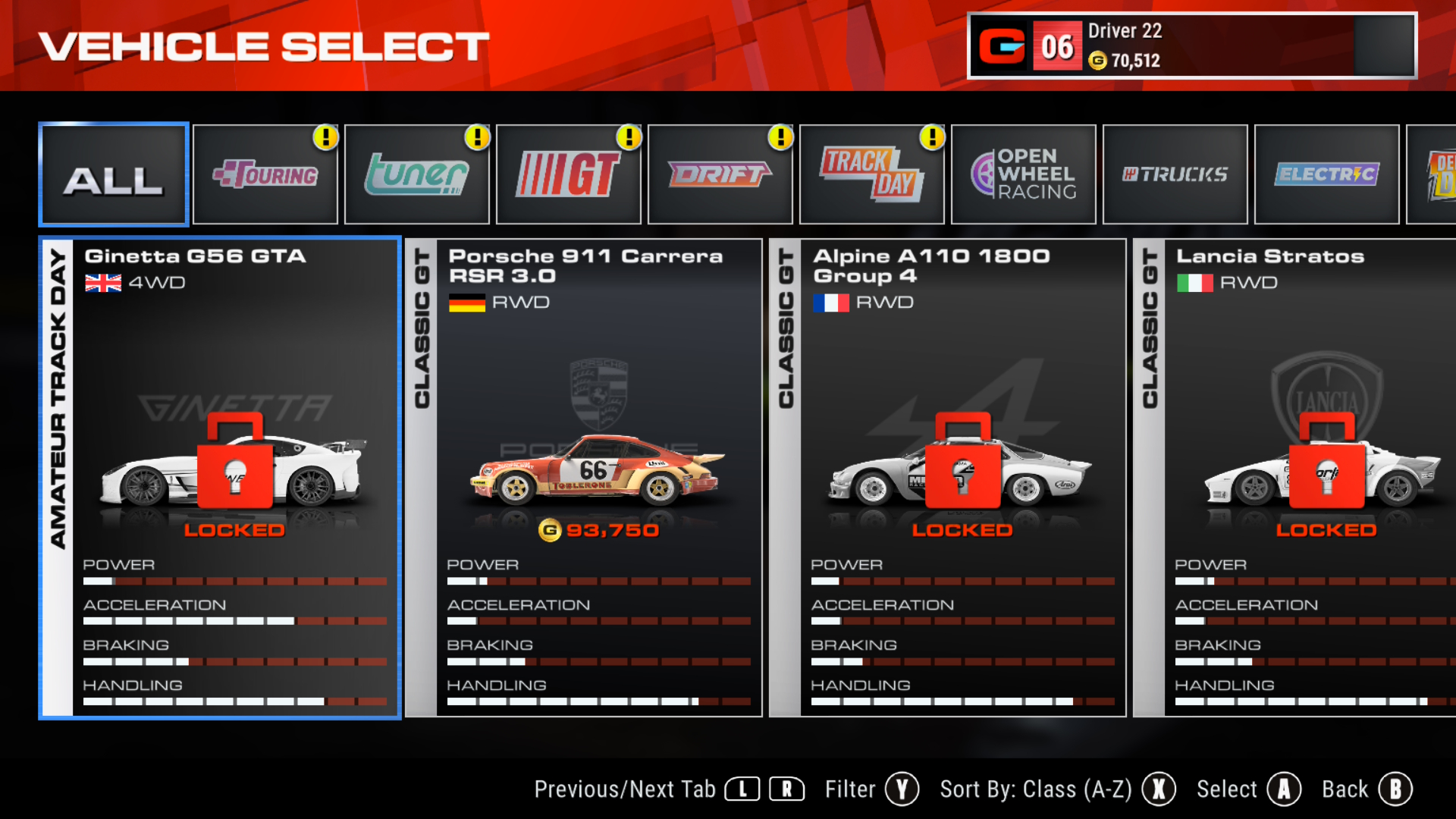Select the Tuner class tab icon

(x=416, y=174)
